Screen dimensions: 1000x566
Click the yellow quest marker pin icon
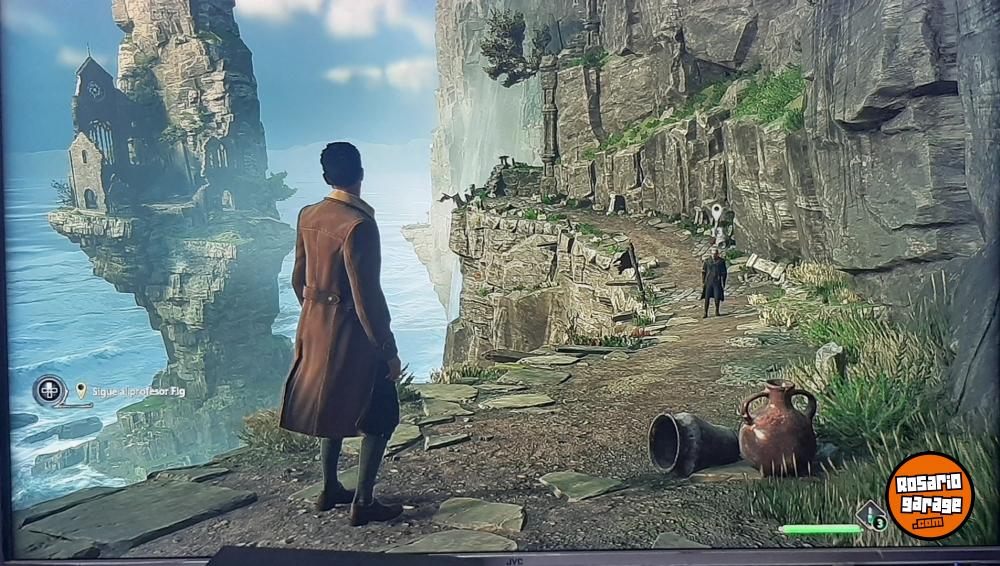(x=81, y=390)
